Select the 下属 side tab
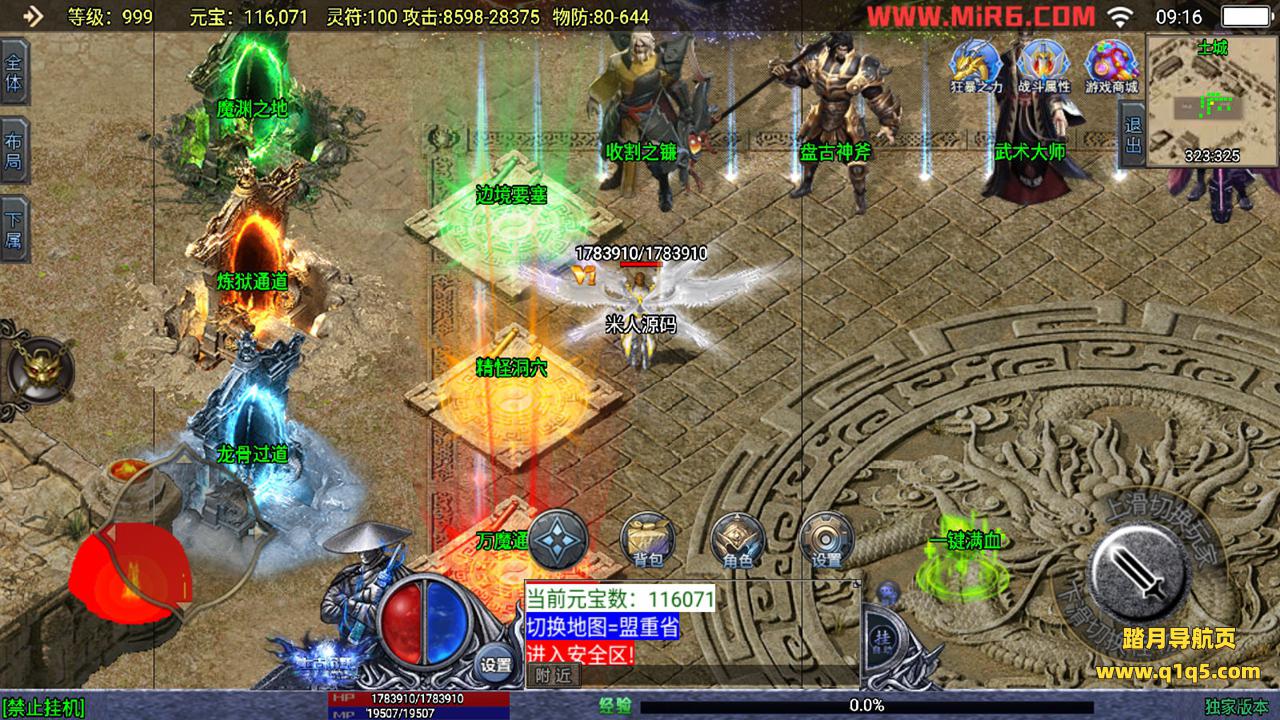This screenshot has height=720, width=1280. point(14,230)
